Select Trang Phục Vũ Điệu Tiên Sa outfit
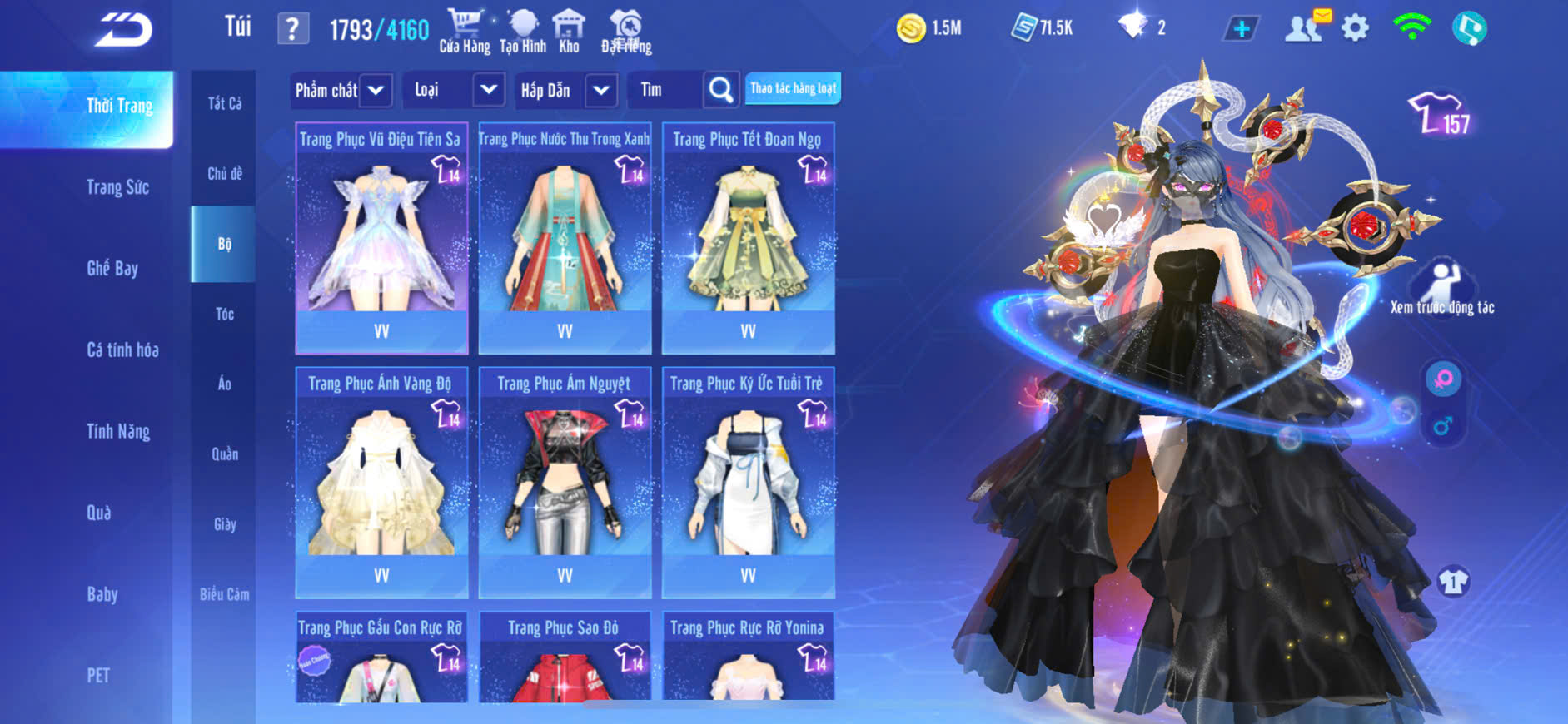This screenshot has height=724, width=1568. point(381,237)
